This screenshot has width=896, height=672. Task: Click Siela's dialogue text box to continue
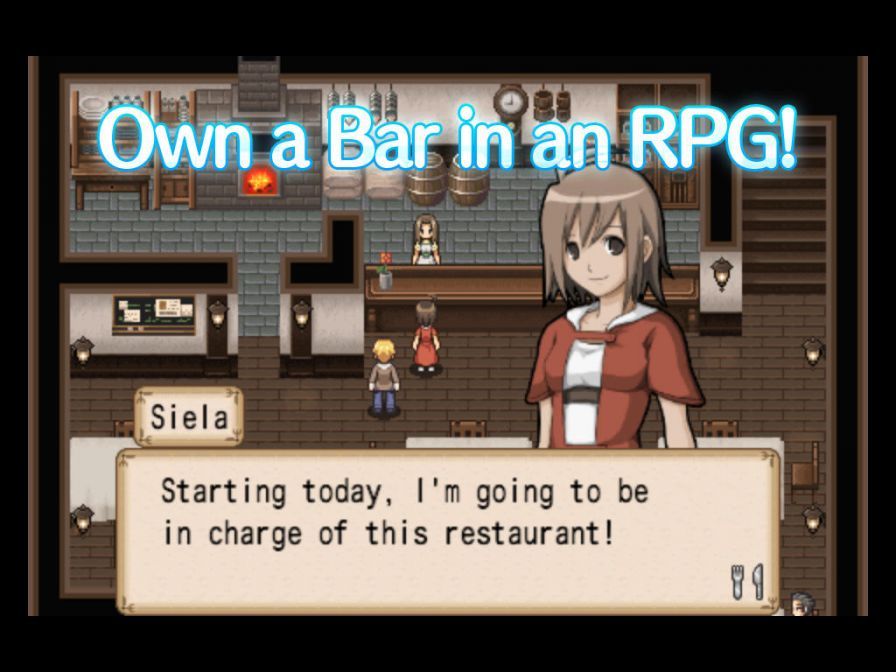click(446, 529)
